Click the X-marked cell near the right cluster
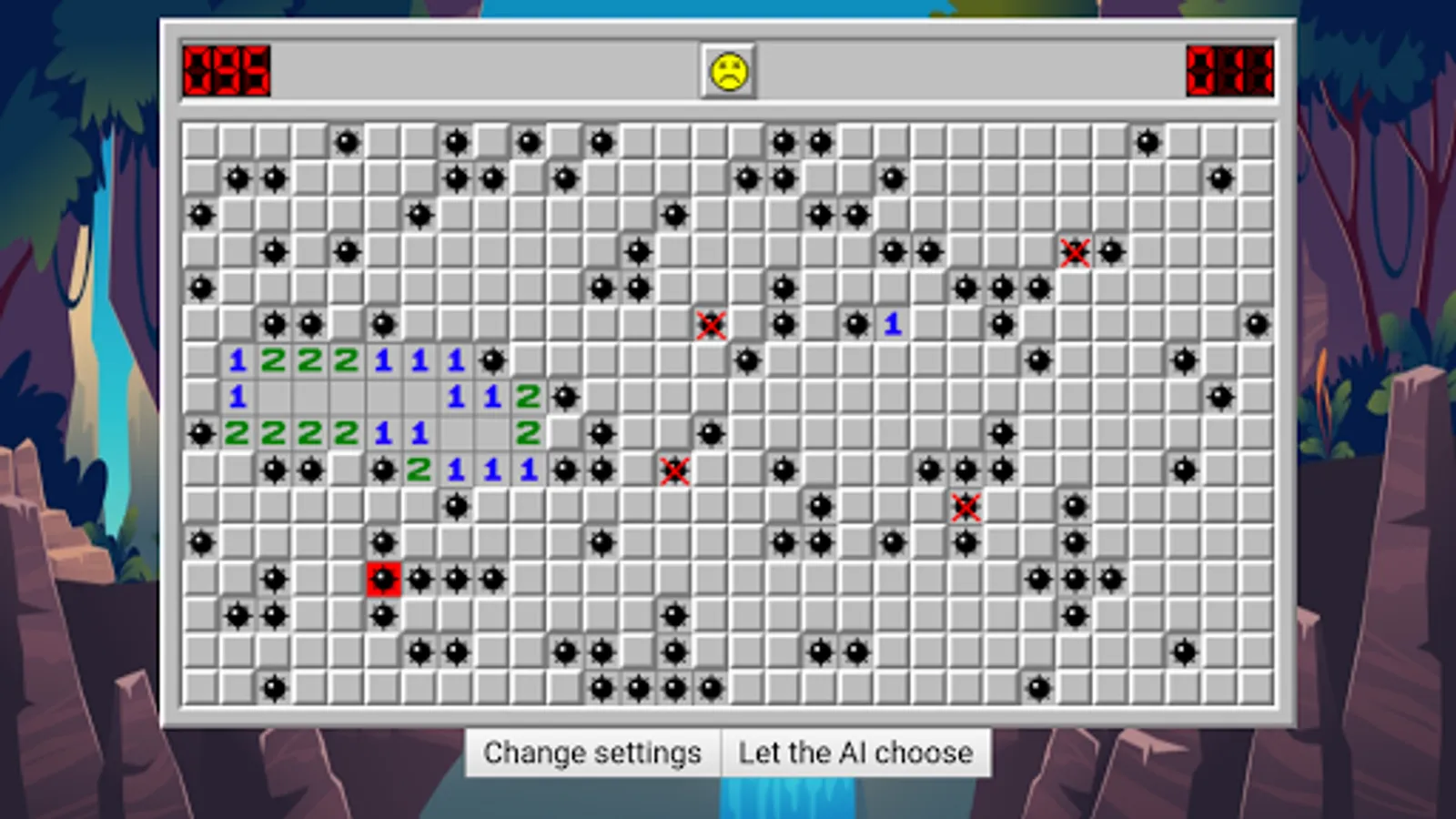The image size is (1456, 819). click(x=966, y=507)
